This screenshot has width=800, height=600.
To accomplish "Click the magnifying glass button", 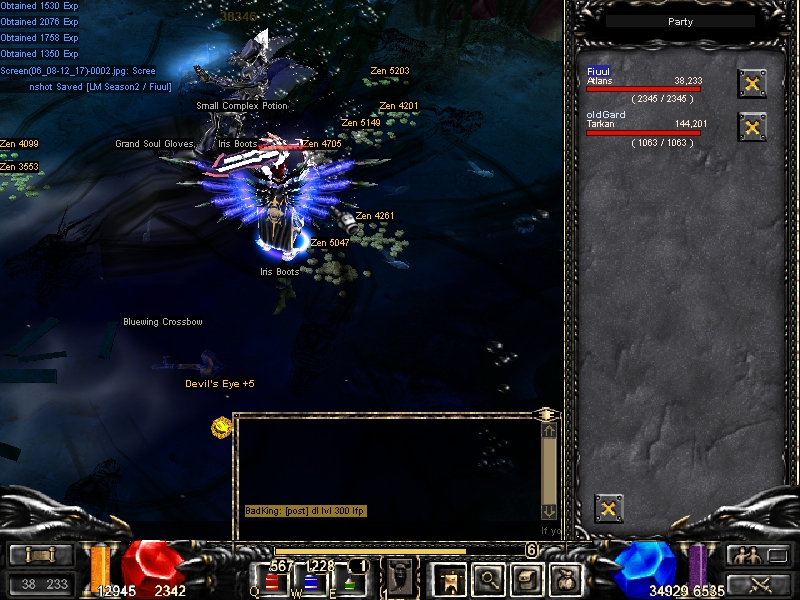I will point(488,578).
